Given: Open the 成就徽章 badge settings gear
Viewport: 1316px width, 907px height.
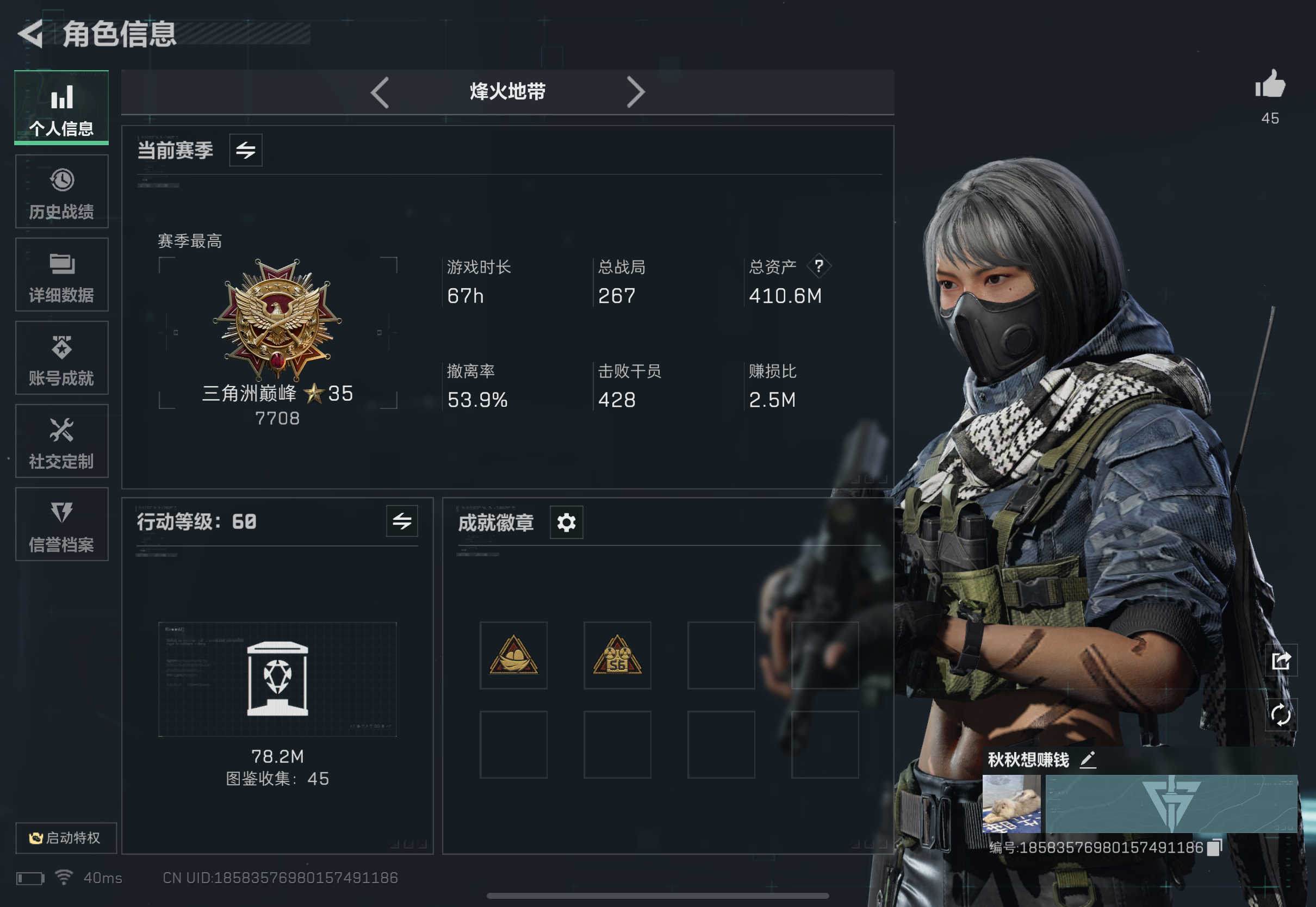Looking at the screenshot, I should tap(566, 521).
